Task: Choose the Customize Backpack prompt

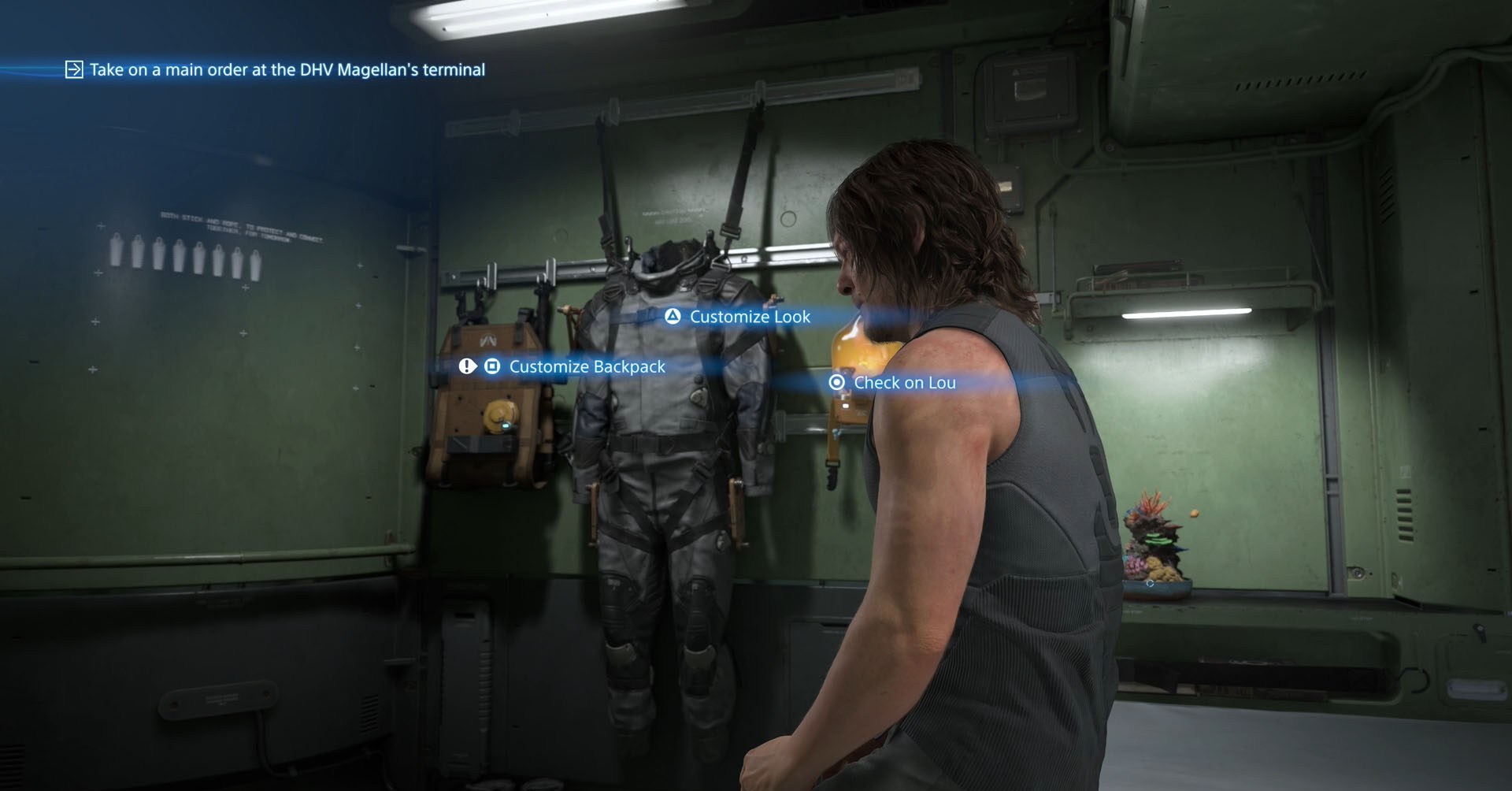Action: (x=587, y=366)
